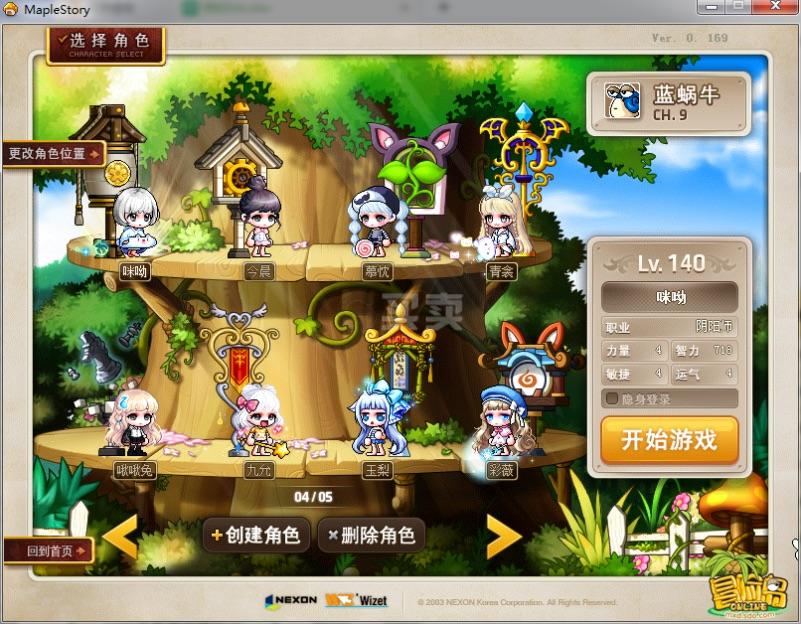Pick the character named 九允
The width and height of the screenshot is (801, 624).
259,425
